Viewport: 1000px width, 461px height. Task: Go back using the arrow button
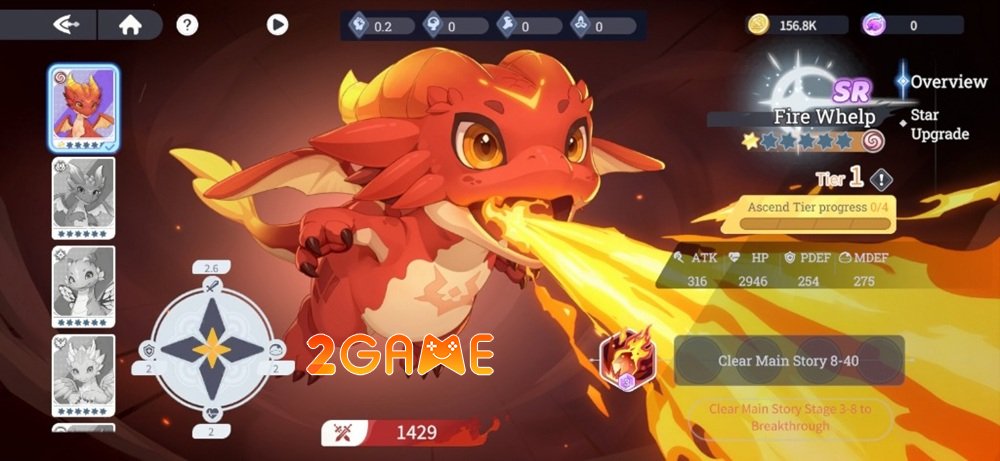(68, 25)
